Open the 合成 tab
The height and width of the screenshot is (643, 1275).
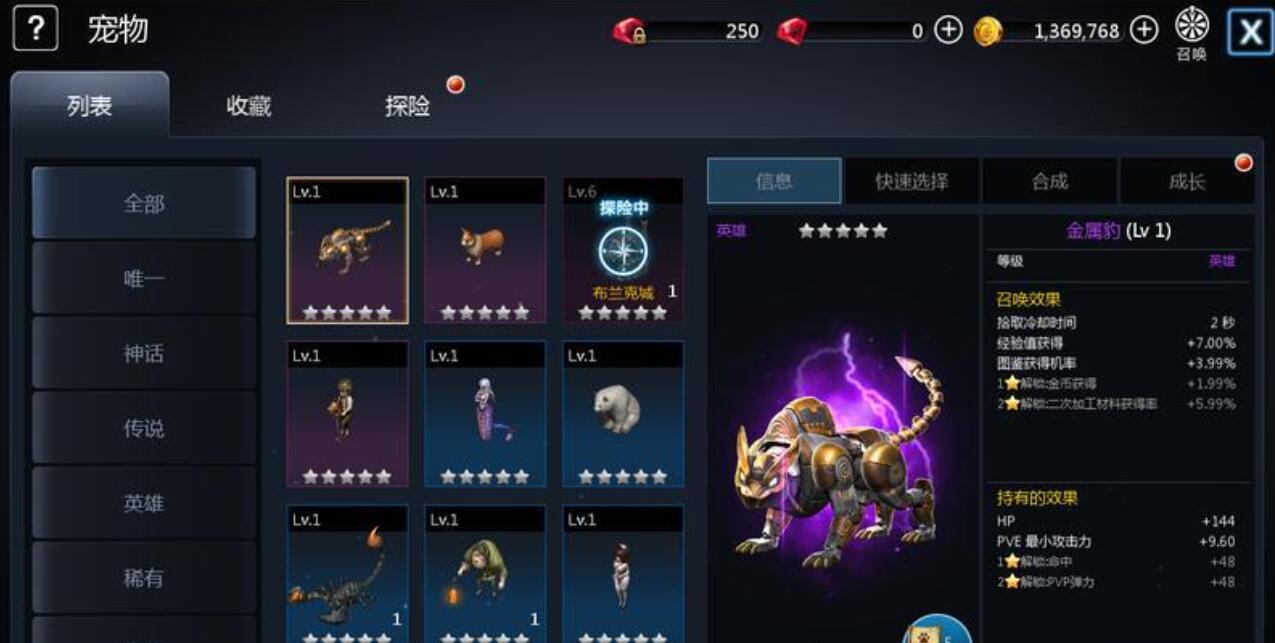[x=1049, y=181]
